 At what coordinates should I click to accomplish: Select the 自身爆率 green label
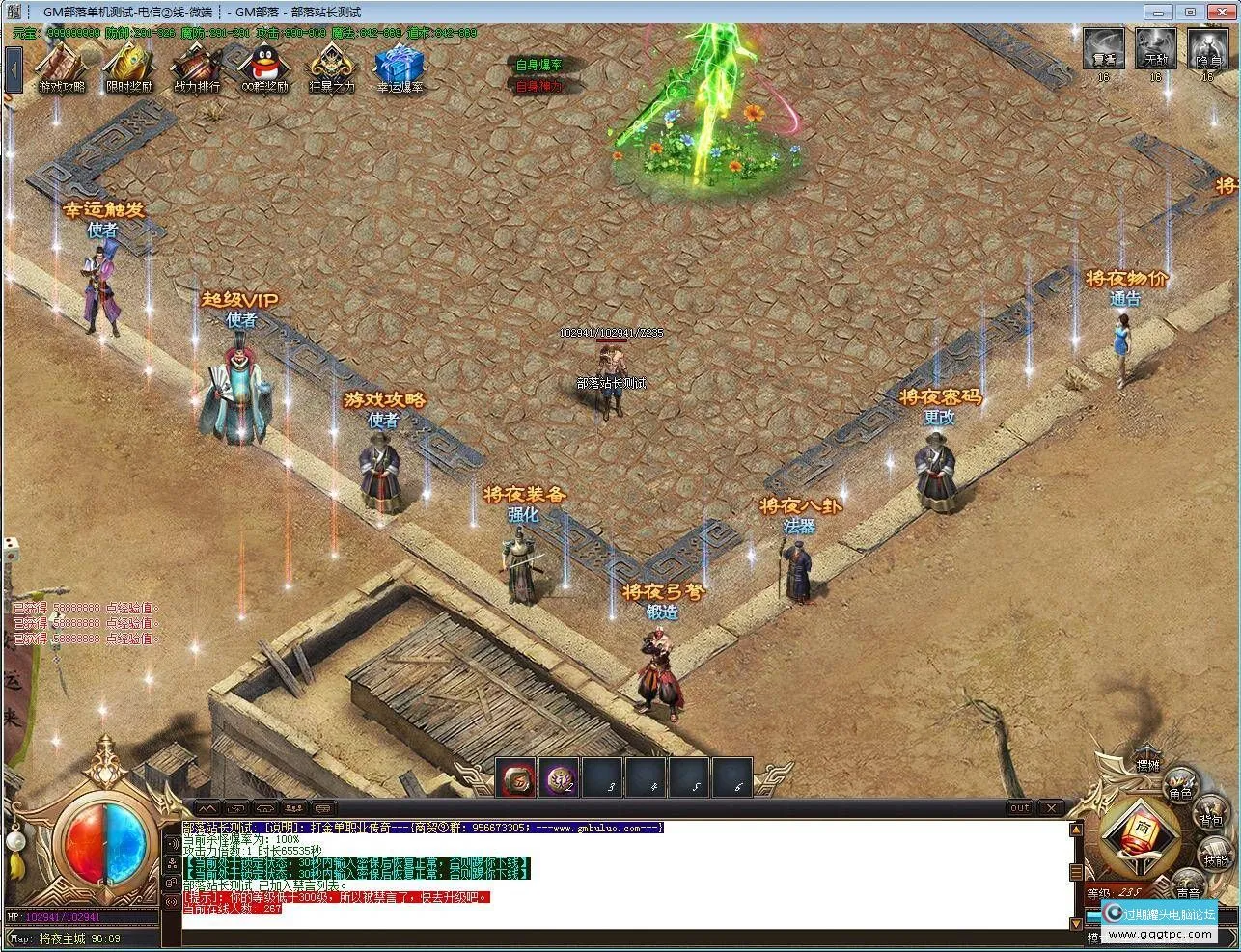(538, 66)
